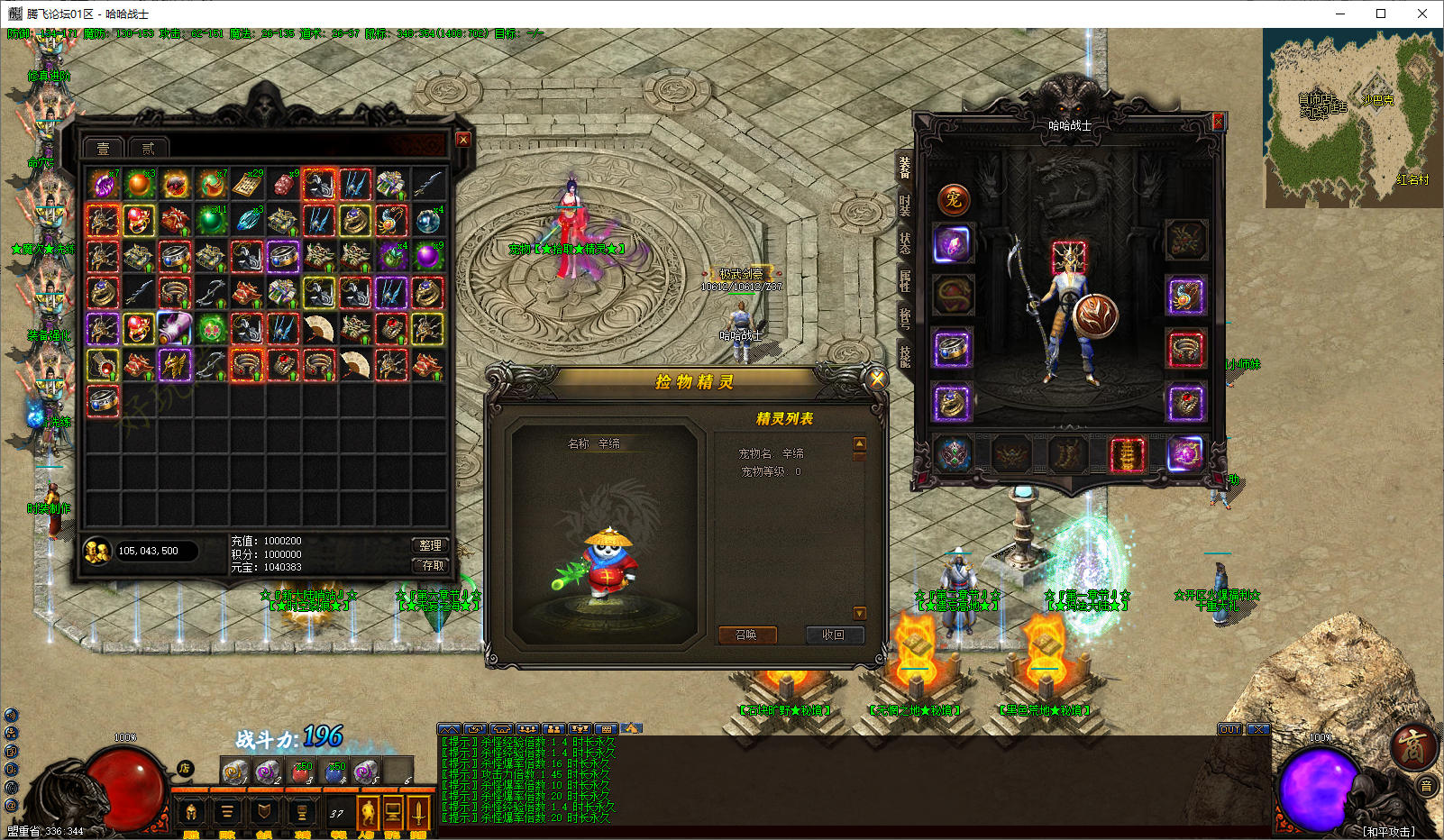
Task: Recall the pet with 收回 button
Action: click(834, 635)
